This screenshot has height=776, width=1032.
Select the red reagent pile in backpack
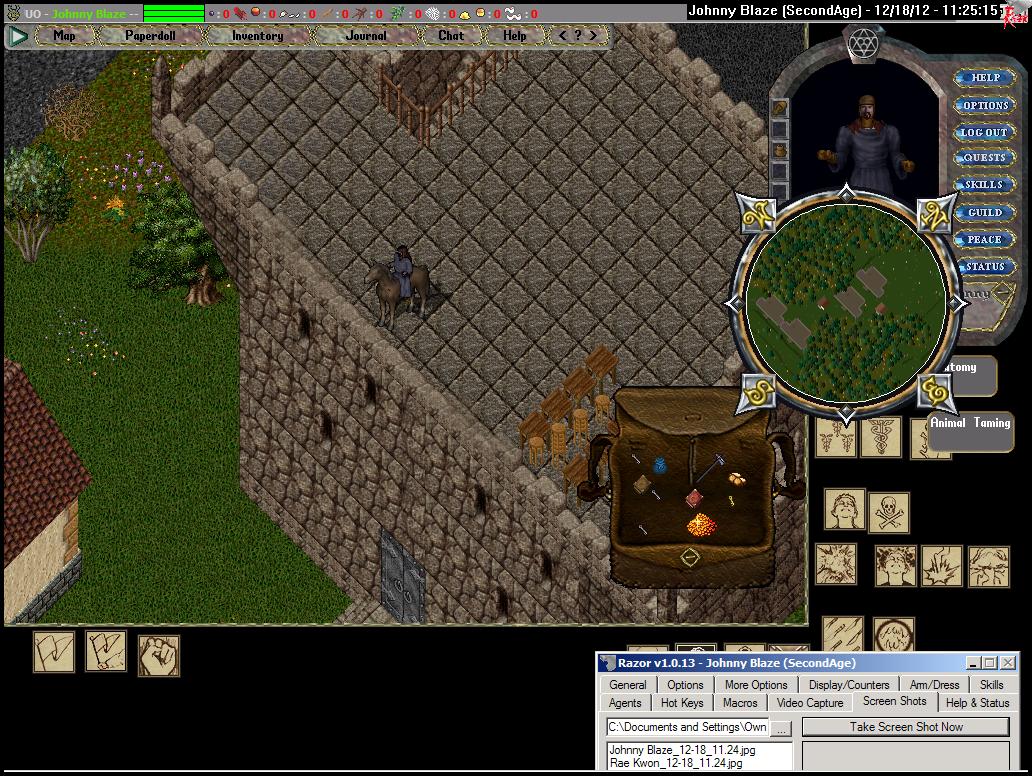700,523
